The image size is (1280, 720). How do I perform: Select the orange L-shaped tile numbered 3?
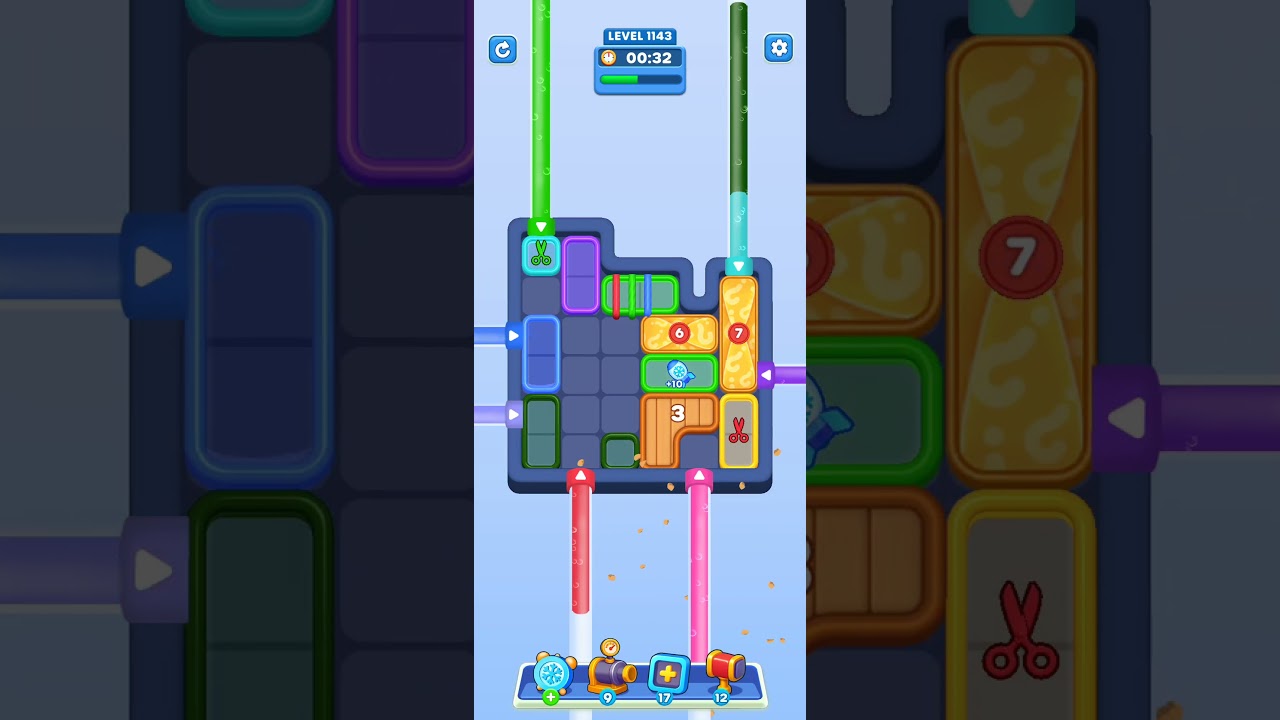click(679, 412)
